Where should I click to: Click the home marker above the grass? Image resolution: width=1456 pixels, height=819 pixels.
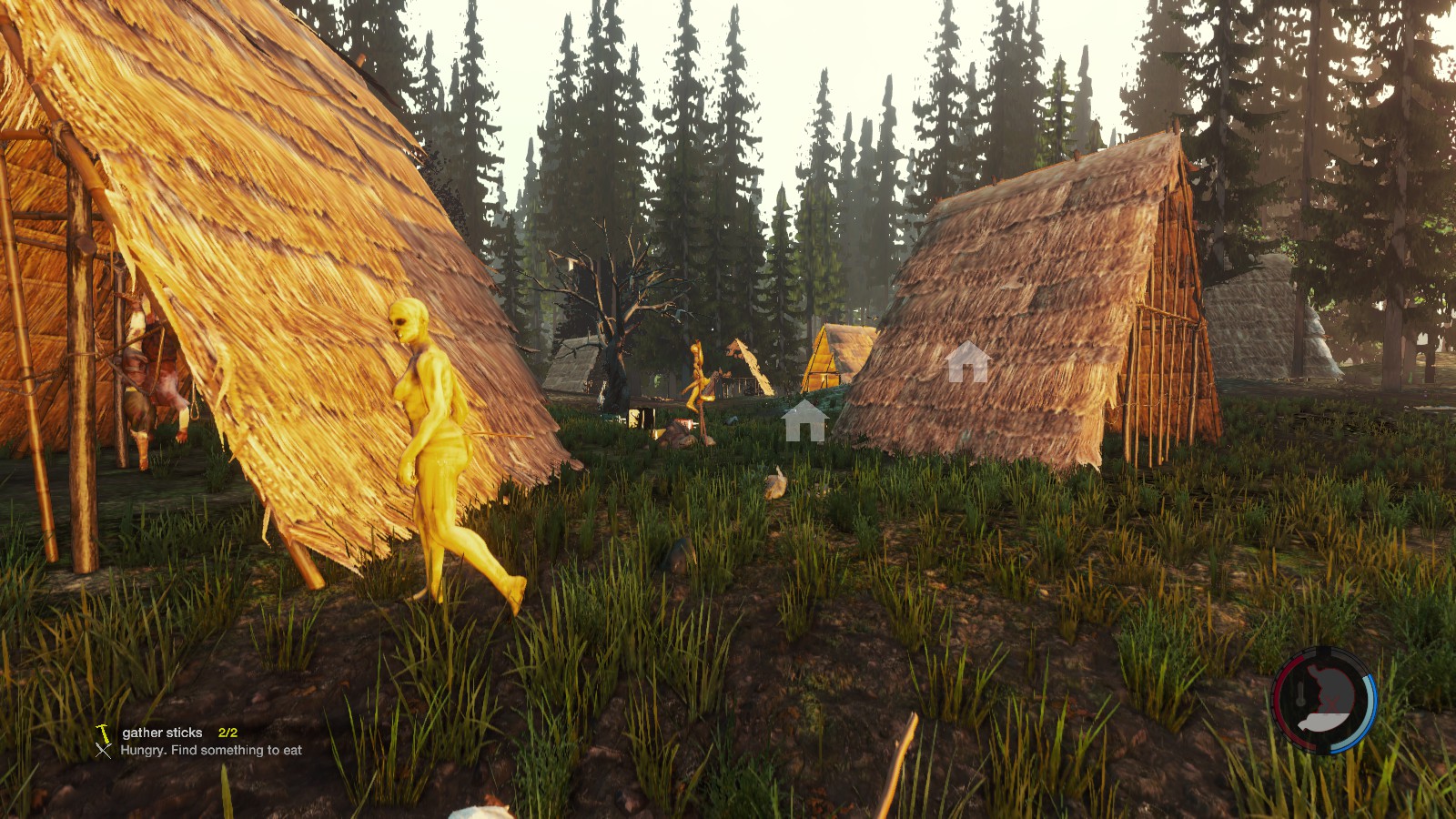[804, 421]
